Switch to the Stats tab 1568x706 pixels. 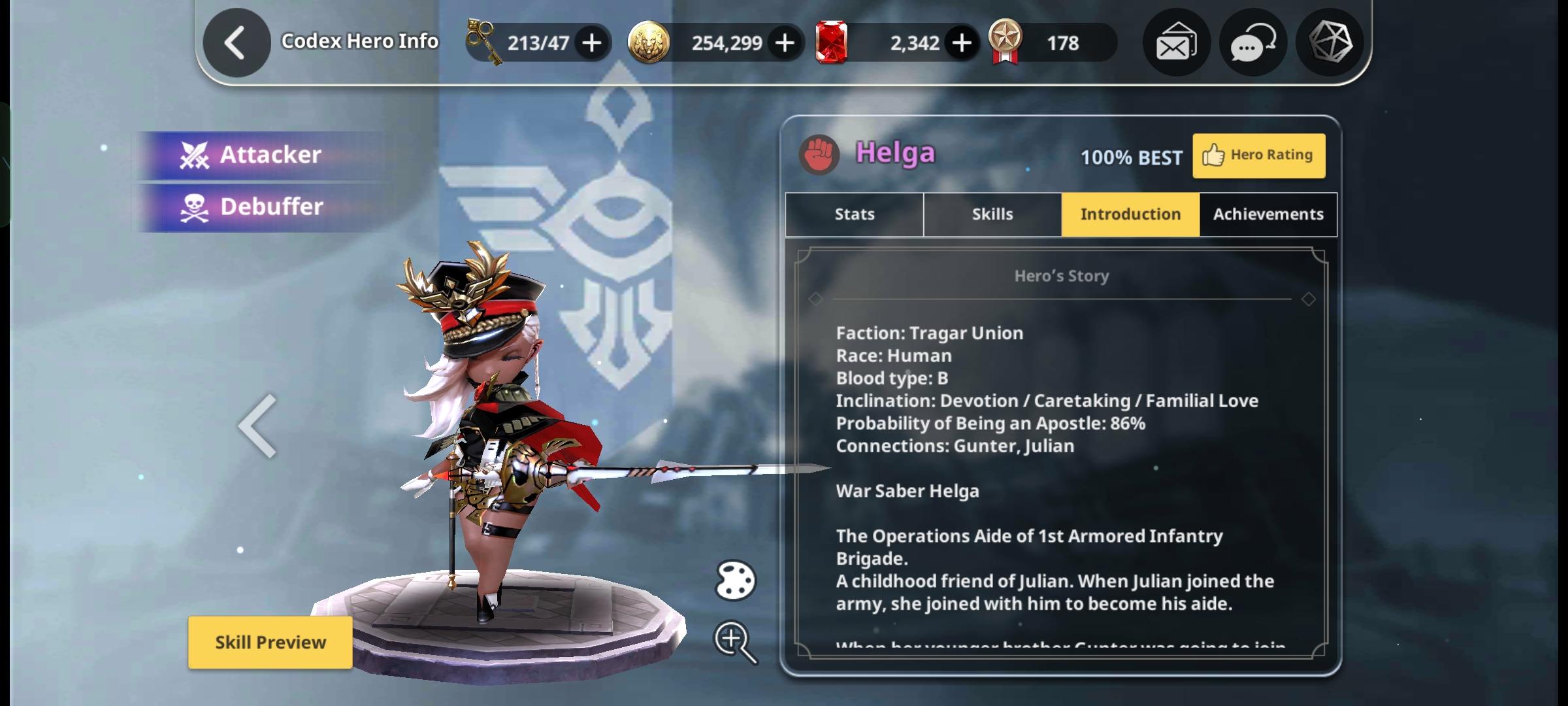(x=854, y=214)
